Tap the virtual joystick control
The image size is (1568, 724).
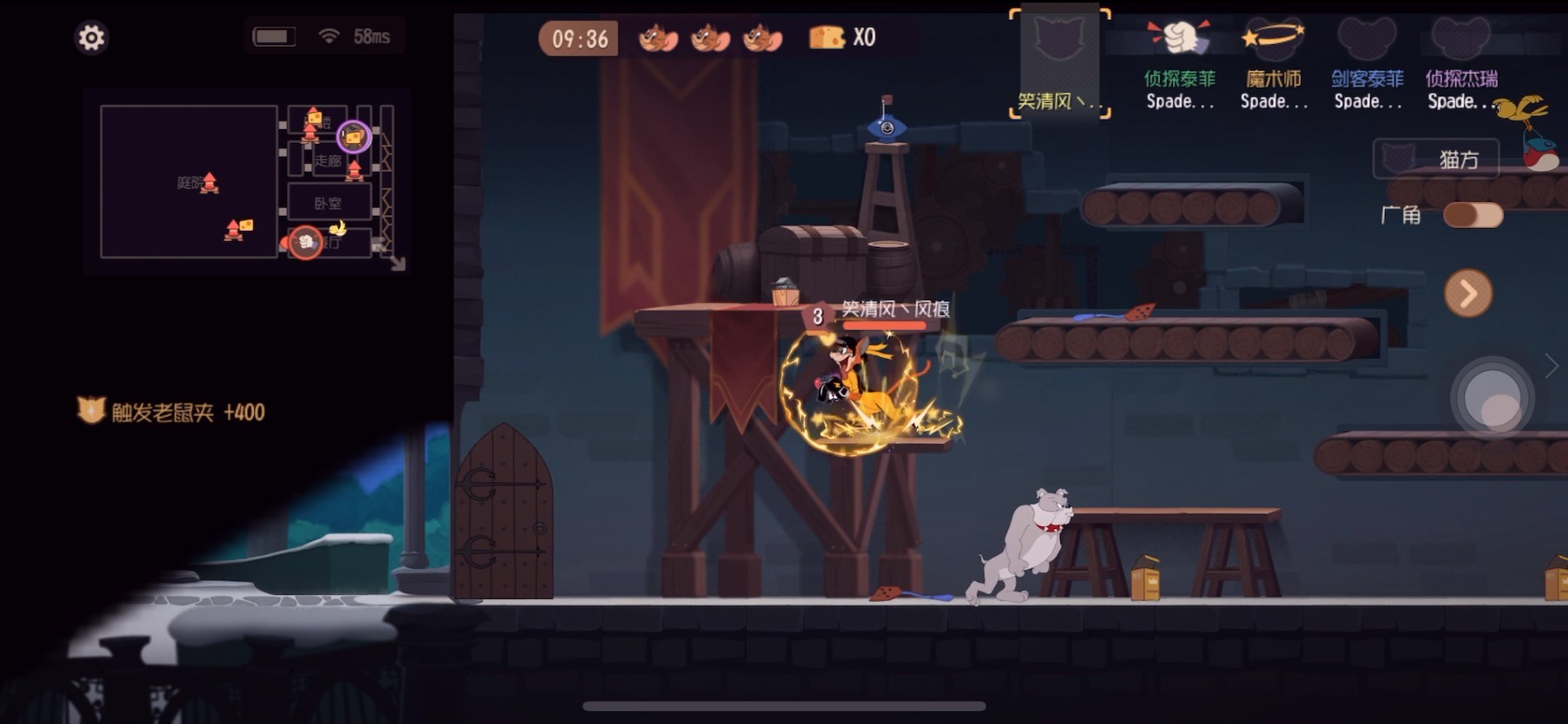(1493, 400)
